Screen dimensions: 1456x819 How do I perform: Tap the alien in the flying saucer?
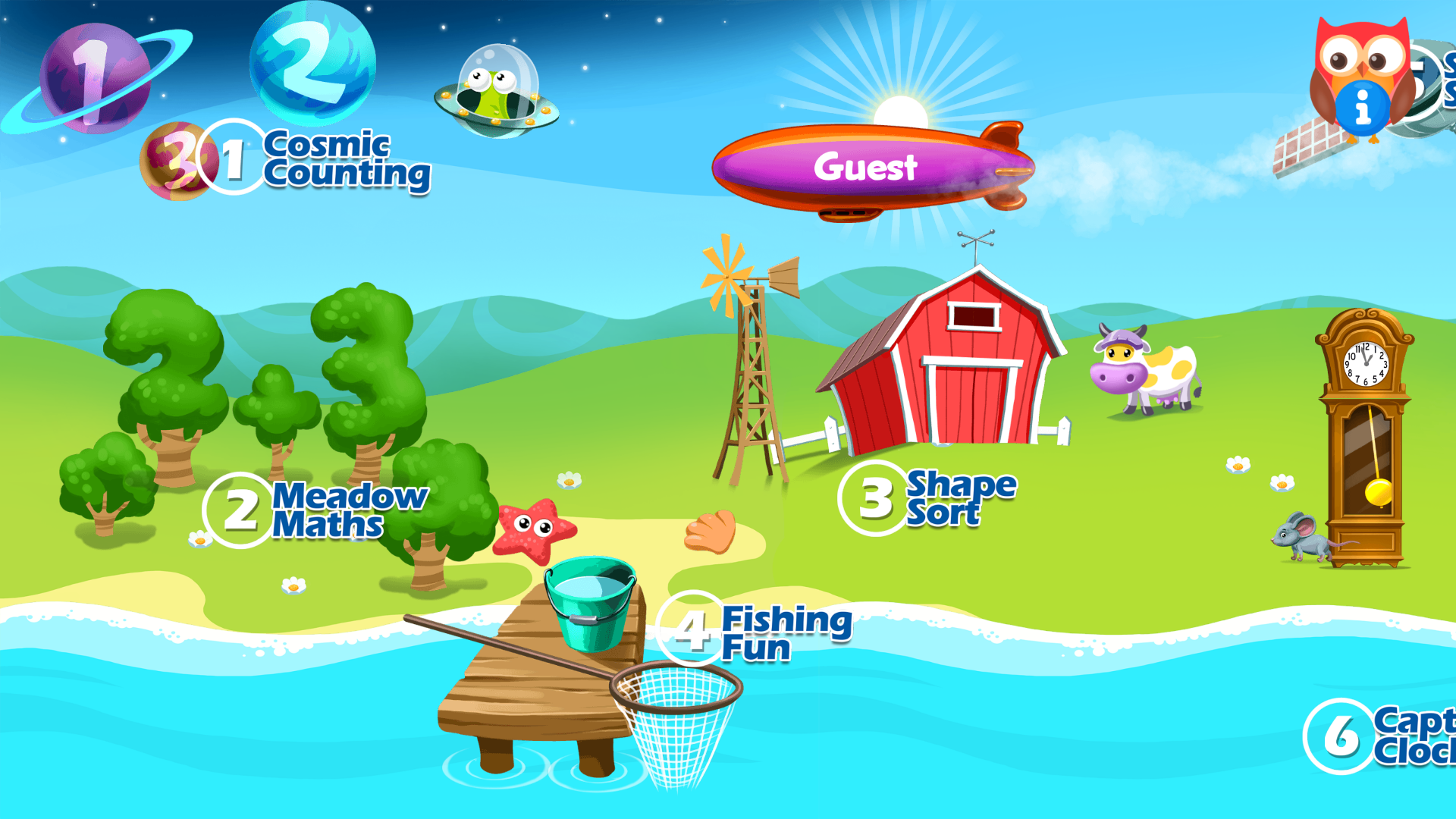[497, 91]
